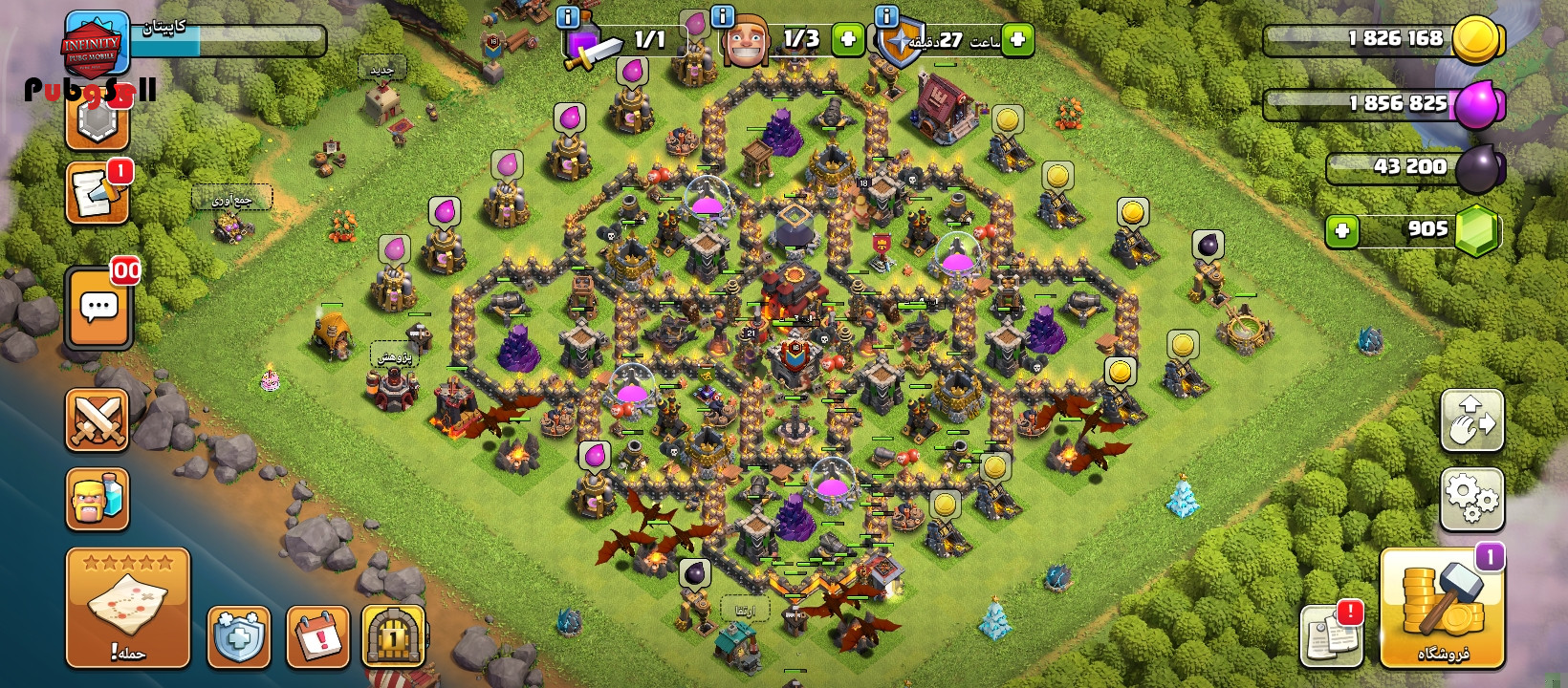Extend shield time with the green plus

click(1017, 39)
